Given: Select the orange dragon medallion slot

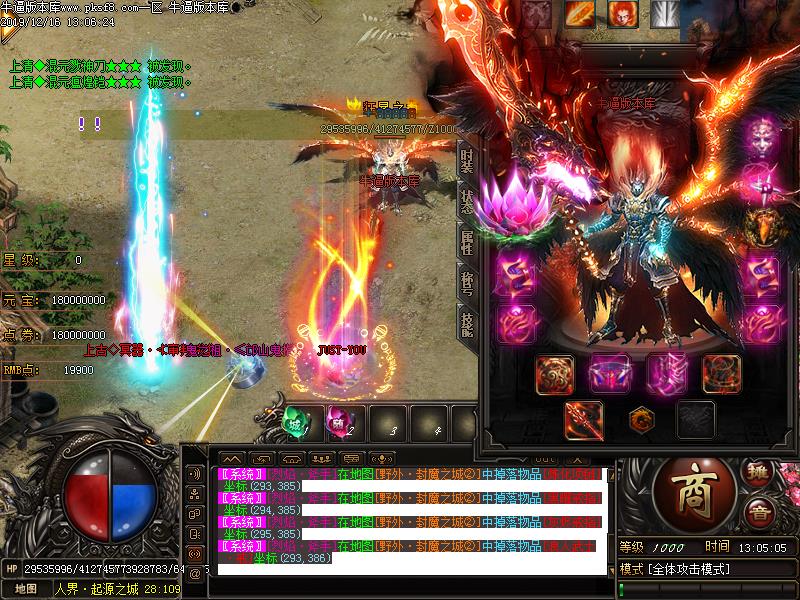Looking at the screenshot, I should [x=640, y=418].
